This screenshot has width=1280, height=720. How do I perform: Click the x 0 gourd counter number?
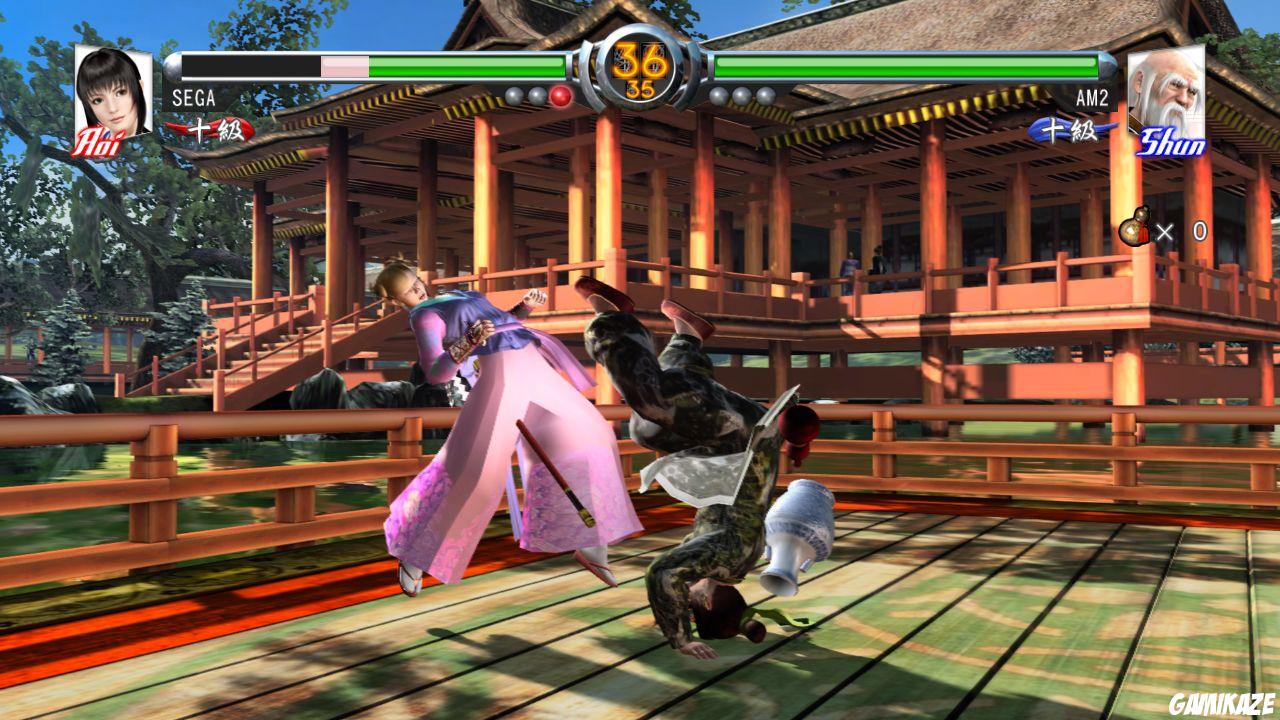pyautogui.click(x=1199, y=231)
